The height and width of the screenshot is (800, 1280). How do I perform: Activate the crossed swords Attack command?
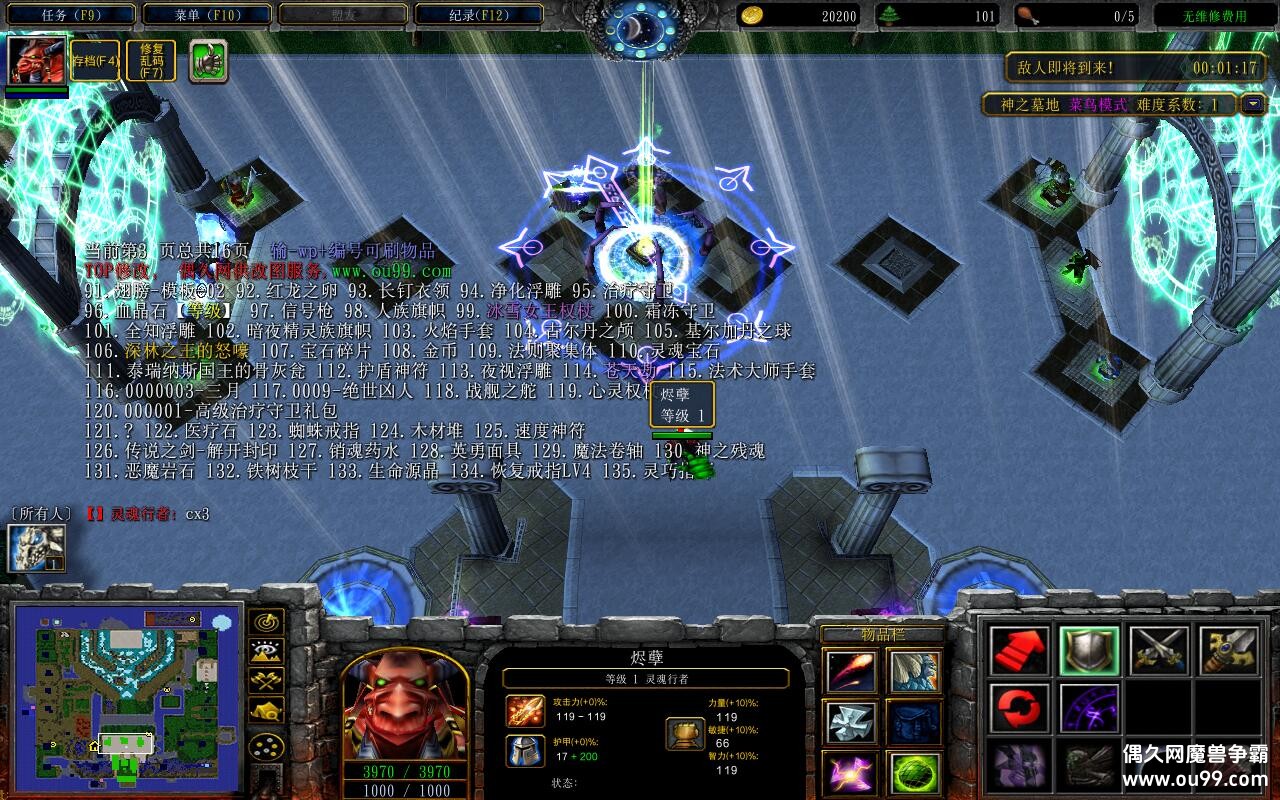point(1158,652)
